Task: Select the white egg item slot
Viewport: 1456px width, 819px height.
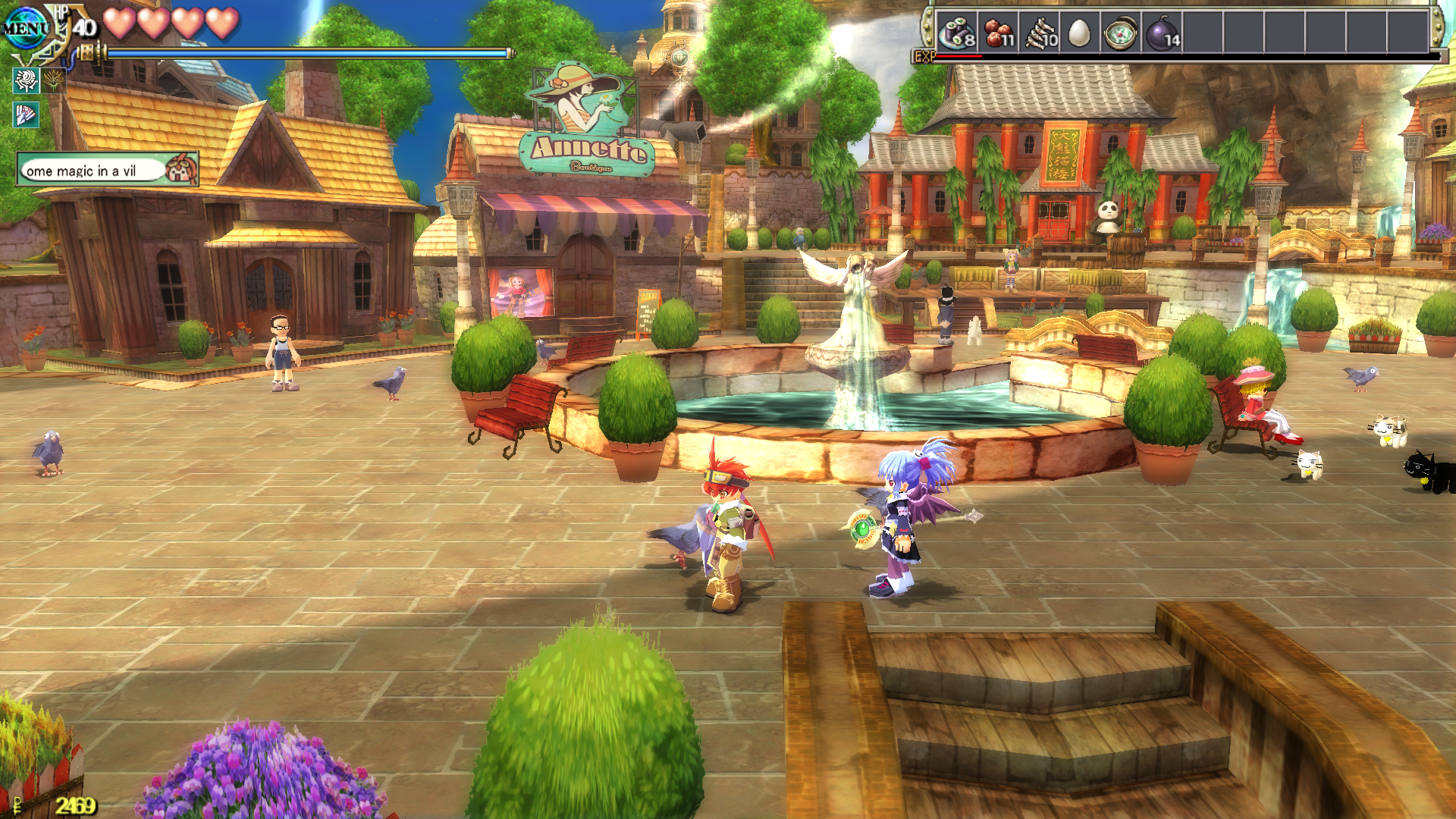Action: pyautogui.click(x=1079, y=33)
